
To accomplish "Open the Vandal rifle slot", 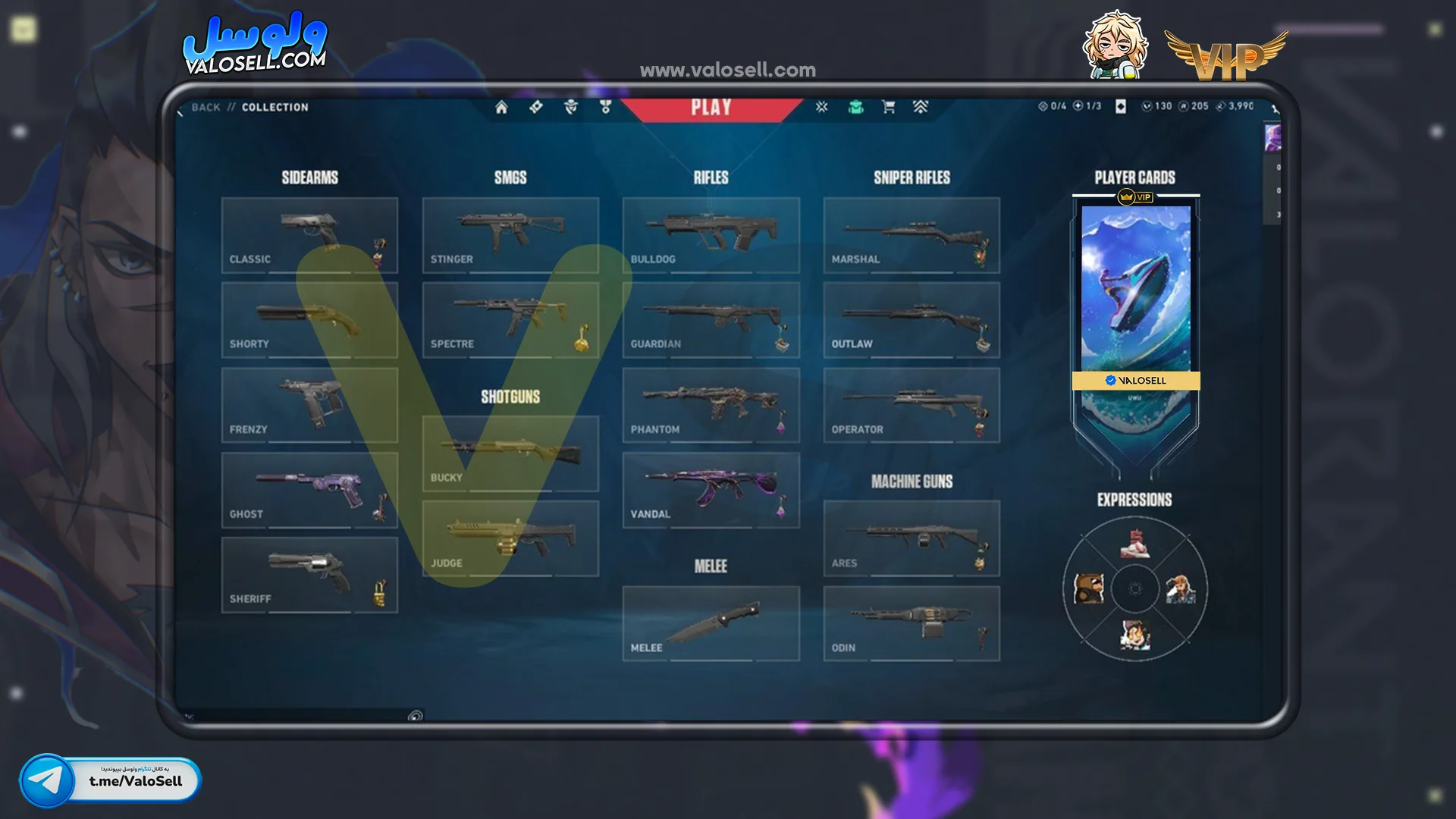I will (711, 490).
